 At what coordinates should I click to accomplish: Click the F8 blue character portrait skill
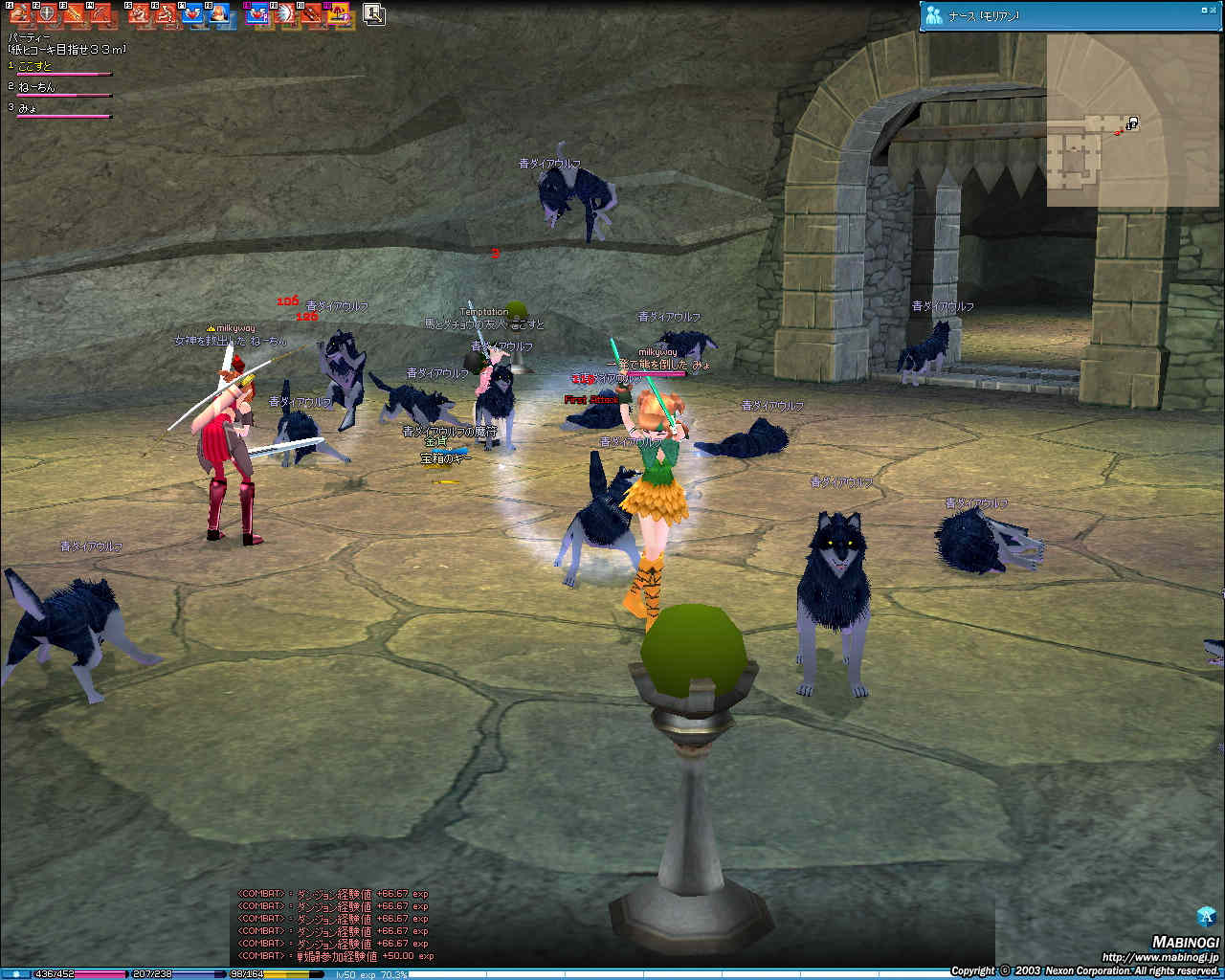219,14
